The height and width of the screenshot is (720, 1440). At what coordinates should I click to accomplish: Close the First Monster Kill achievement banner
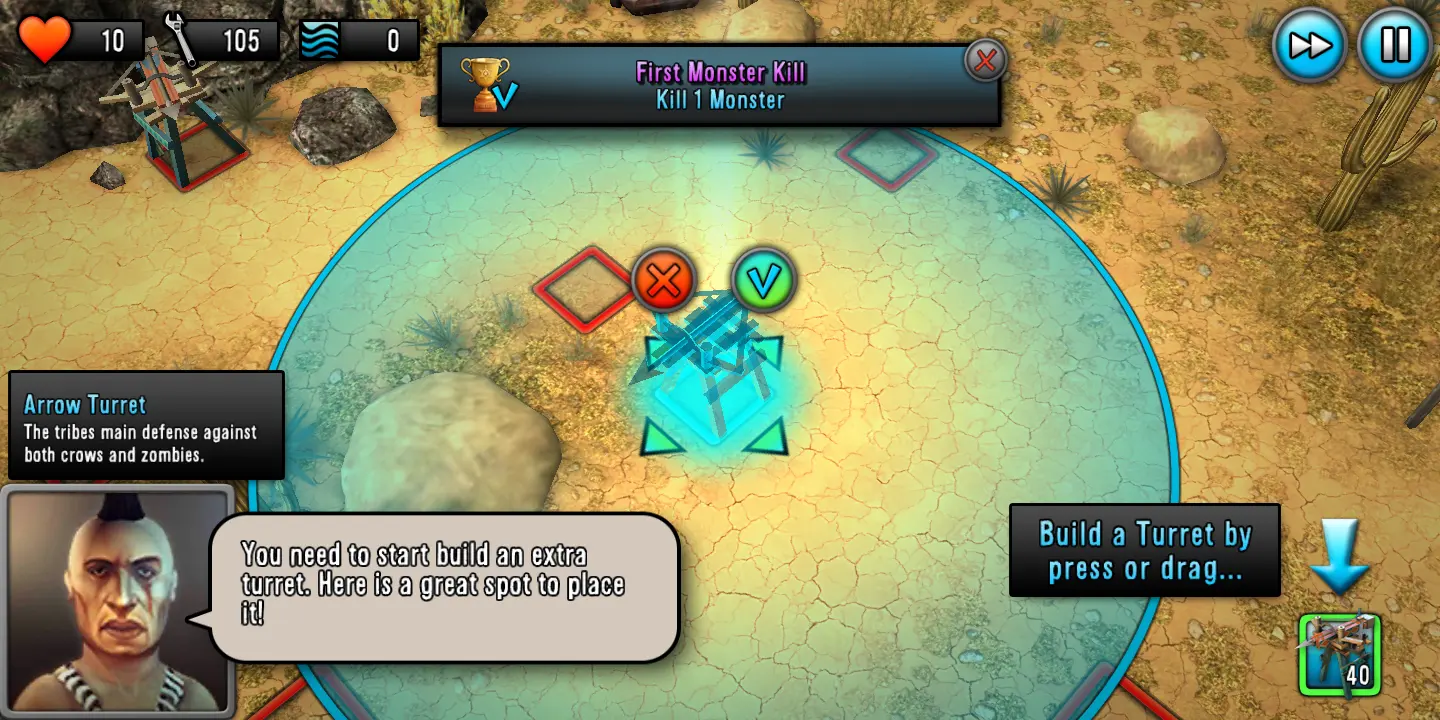[x=985, y=62]
